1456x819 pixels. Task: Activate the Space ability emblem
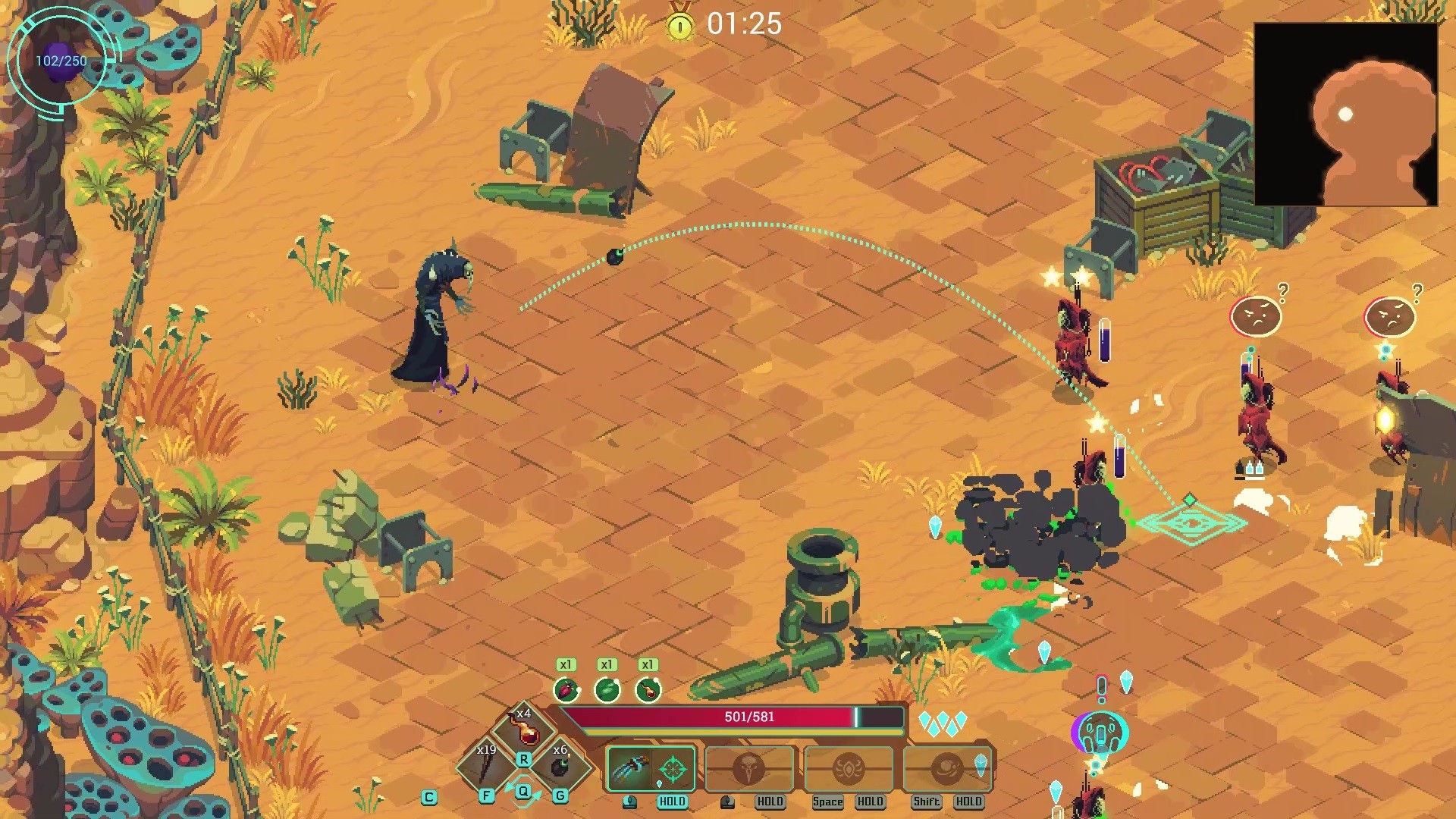coord(848,768)
